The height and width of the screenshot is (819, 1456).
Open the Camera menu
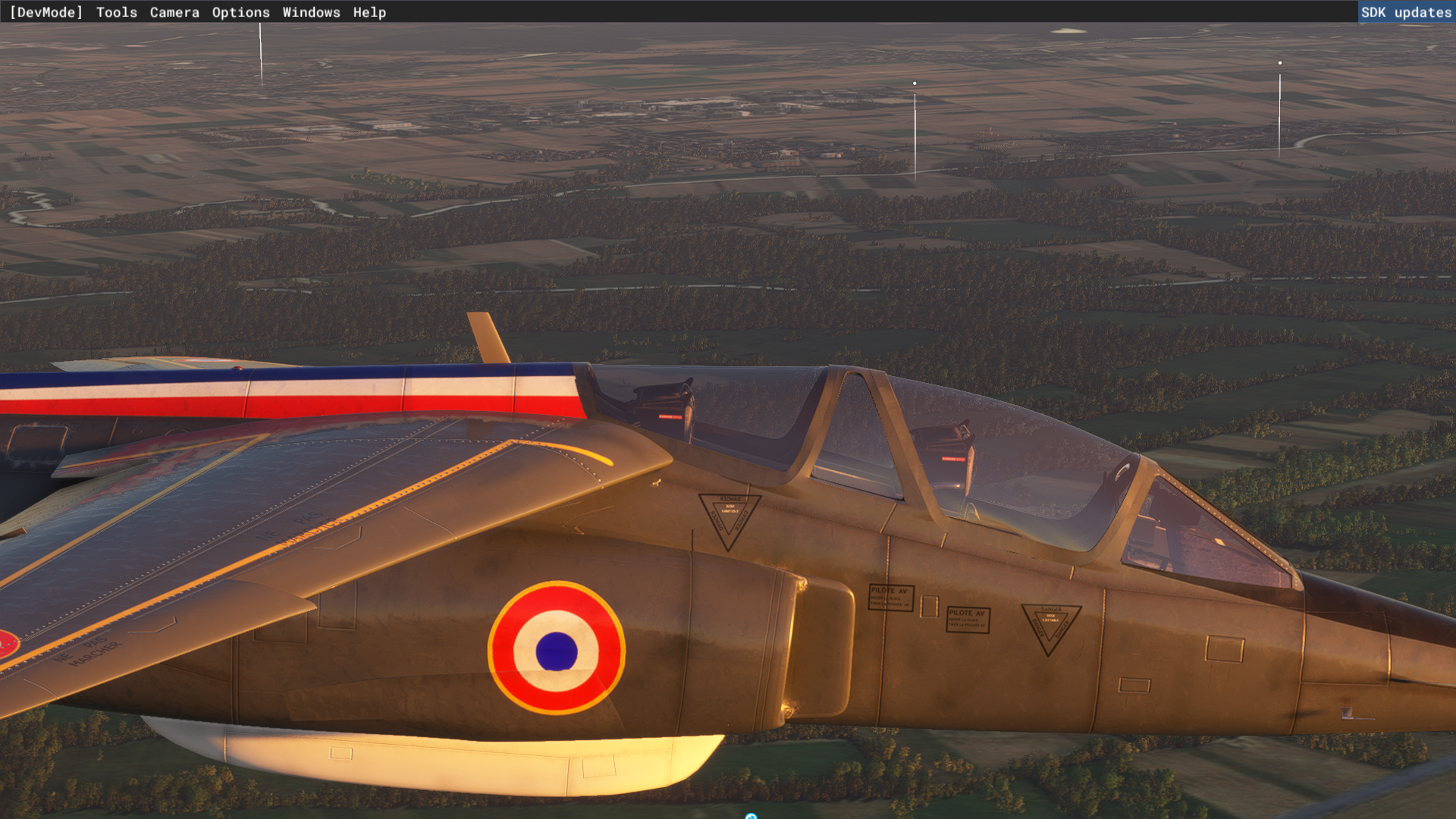coord(174,12)
